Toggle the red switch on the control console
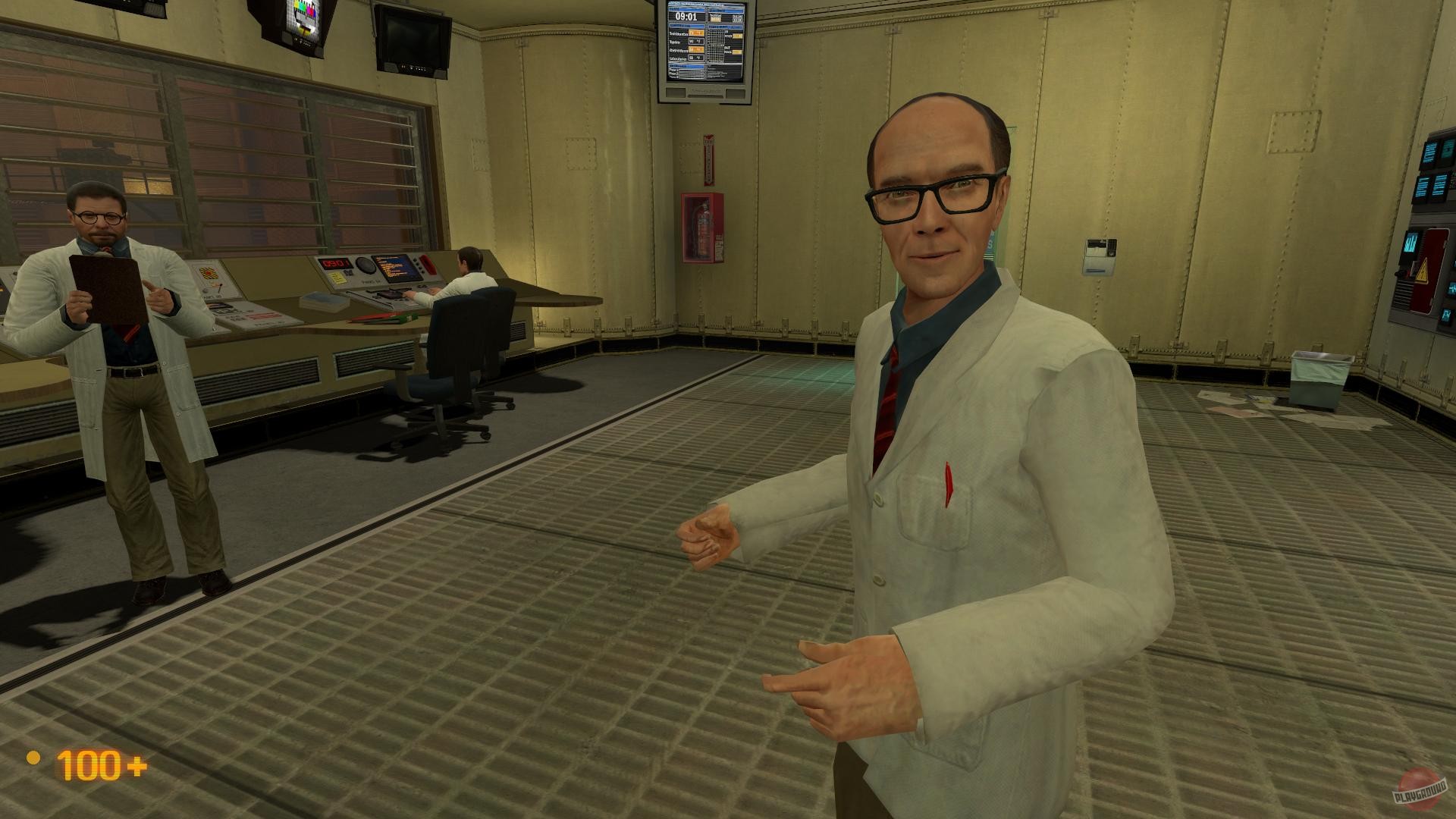 coord(428,264)
